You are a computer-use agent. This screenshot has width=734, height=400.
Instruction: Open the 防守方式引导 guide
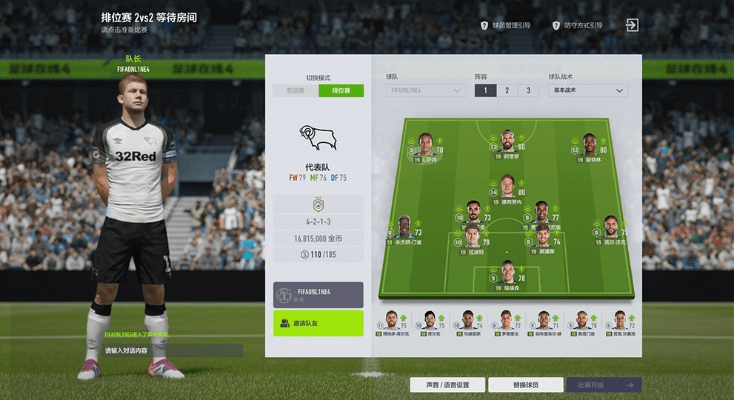575,25
